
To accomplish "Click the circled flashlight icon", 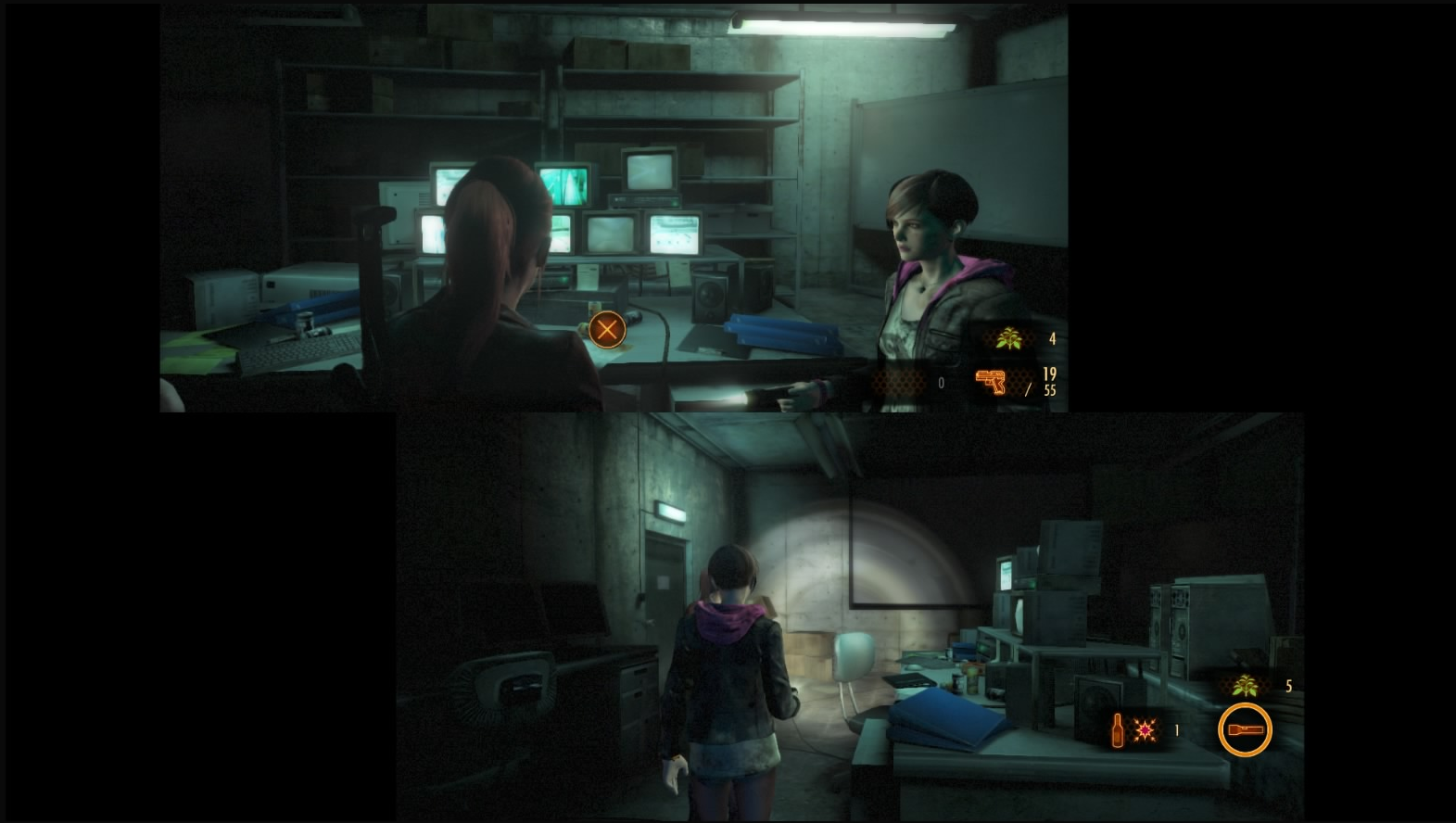I will pyautogui.click(x=1246, y=730).
